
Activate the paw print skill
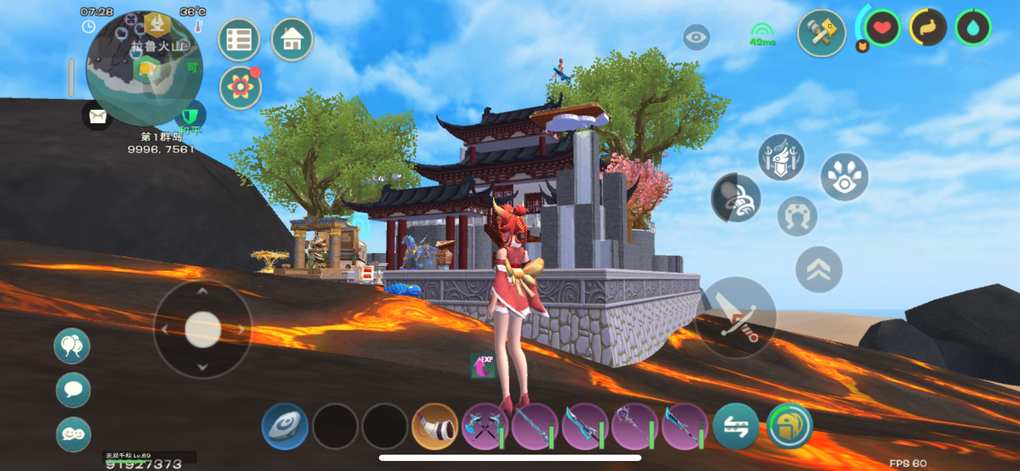pos(844,177)
